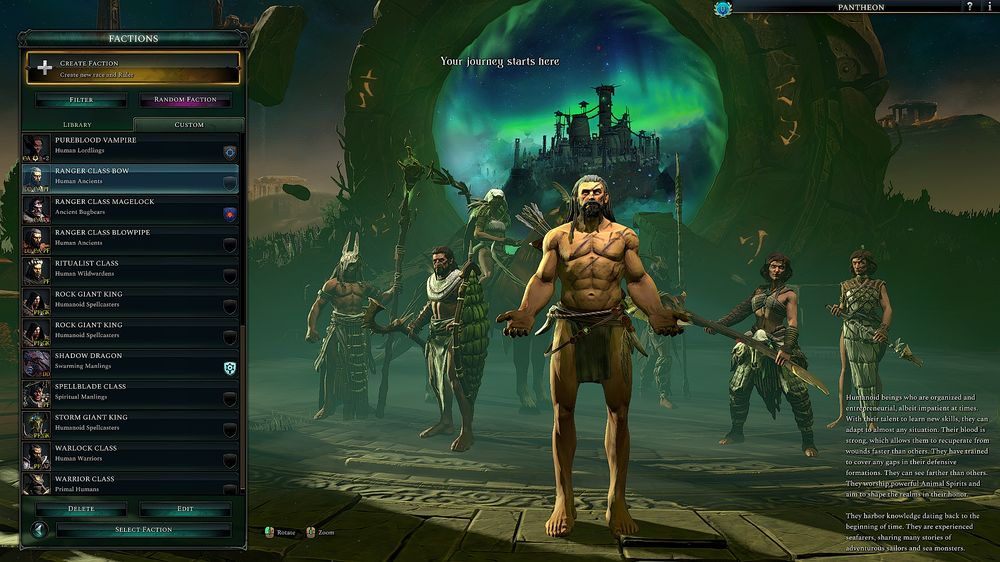The image size is (1000, 562).
Task: Open help via the question mark icon
Action: coord(969,7)
